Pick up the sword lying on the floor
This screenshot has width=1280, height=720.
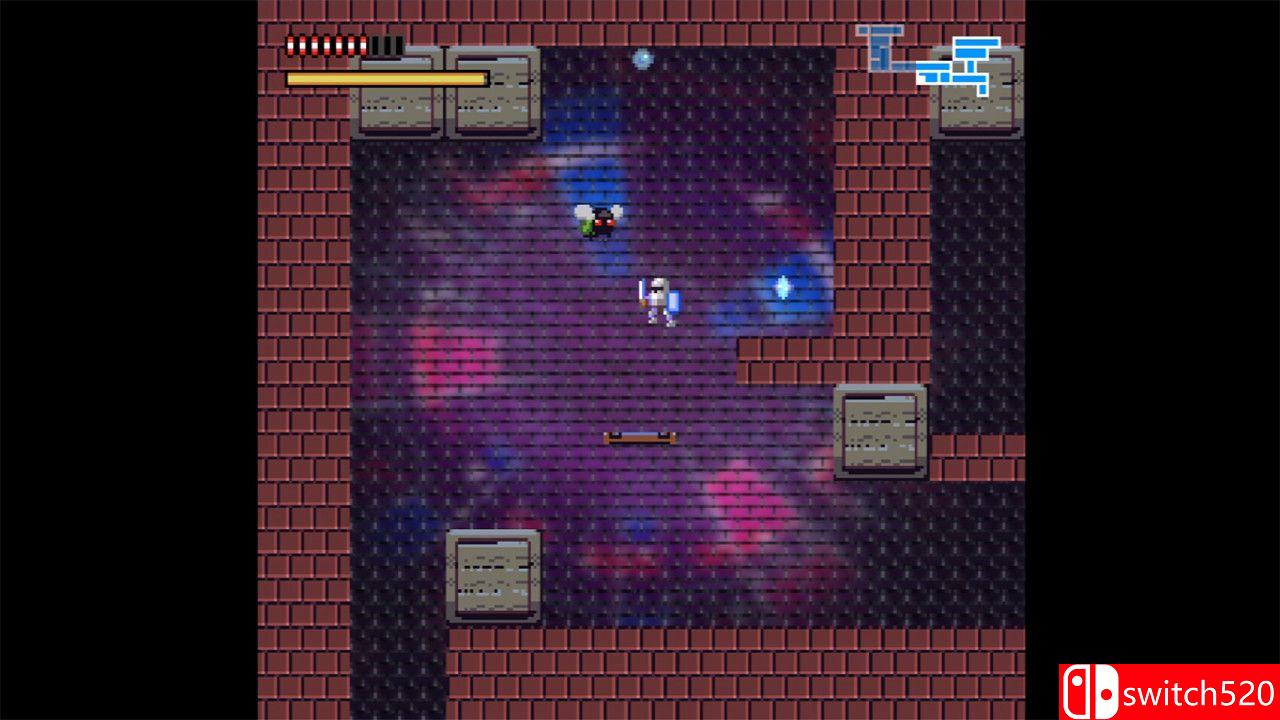[x=641, y=435]
